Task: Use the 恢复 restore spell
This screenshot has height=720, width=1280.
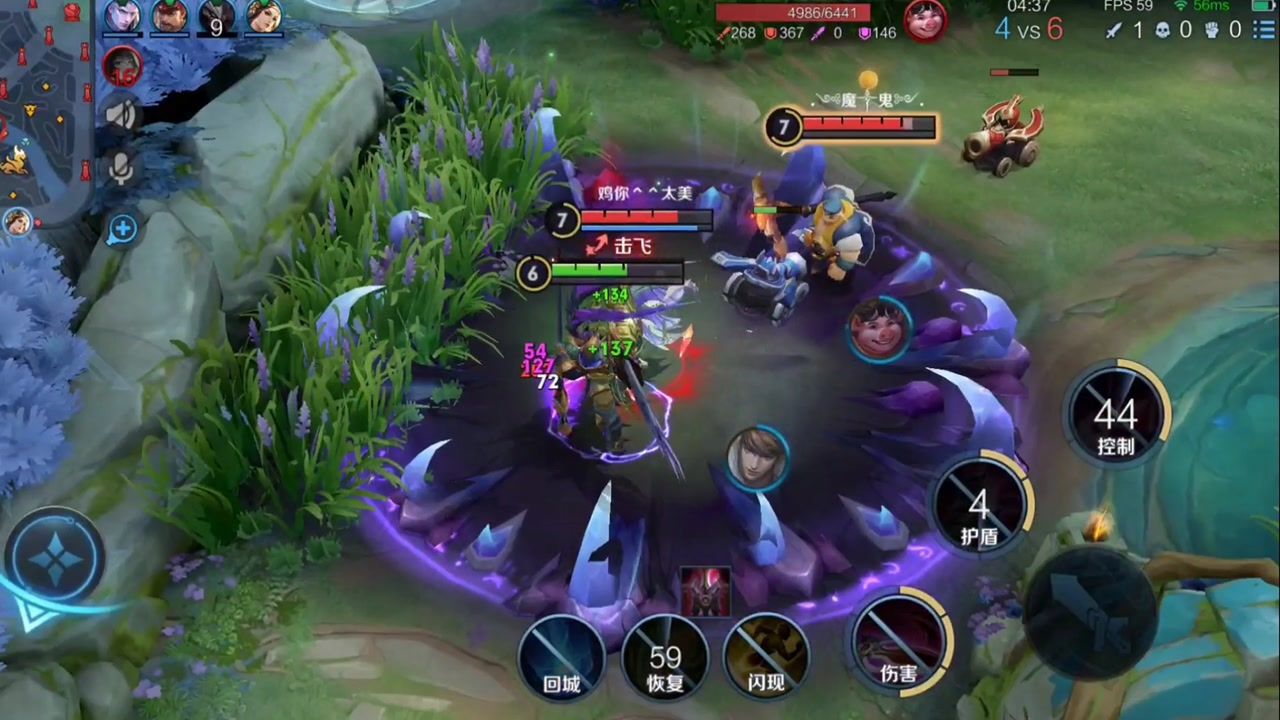Action: pos(665,657)
